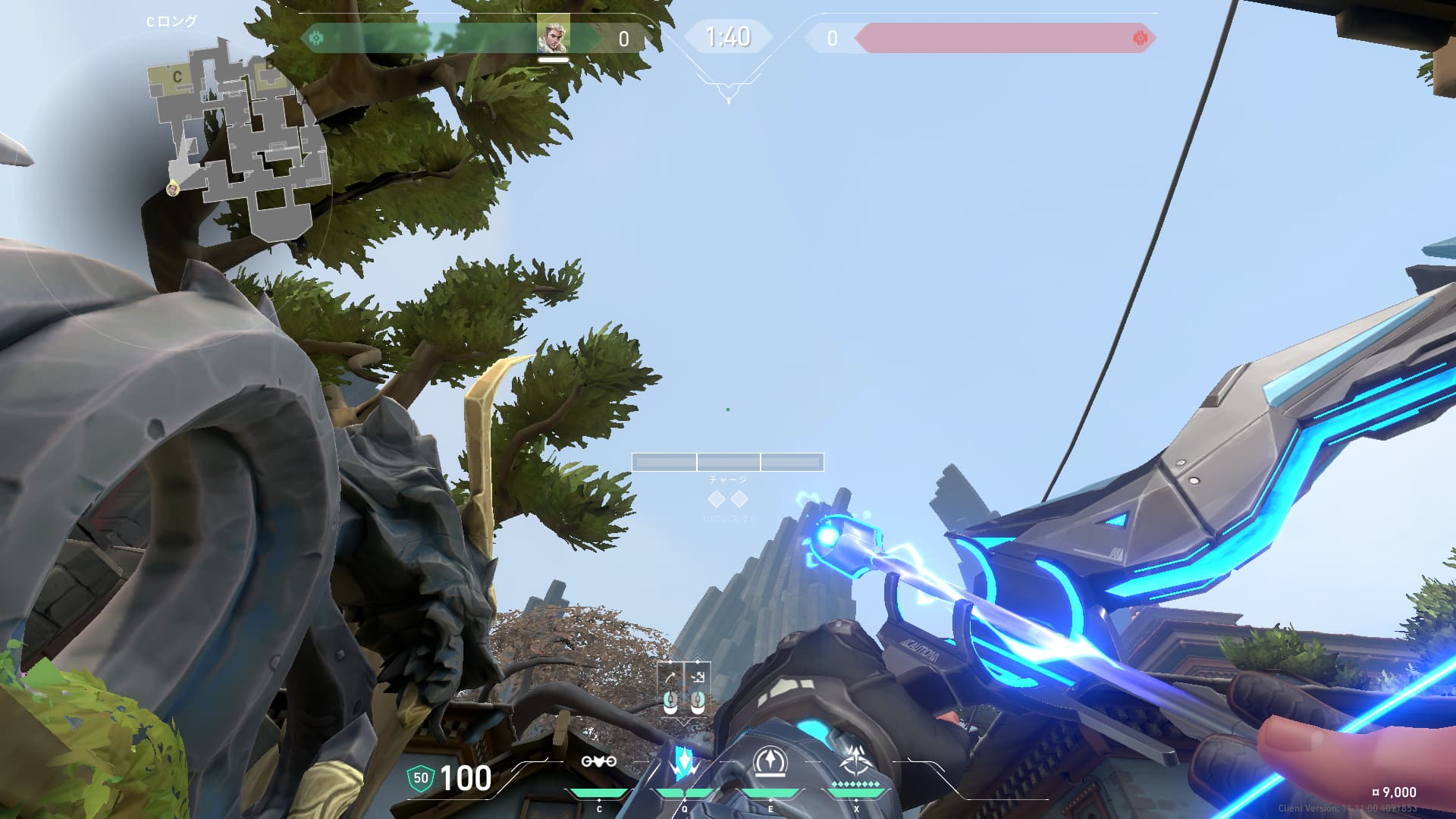Click the green attacker team emblem

click(316, 38)
